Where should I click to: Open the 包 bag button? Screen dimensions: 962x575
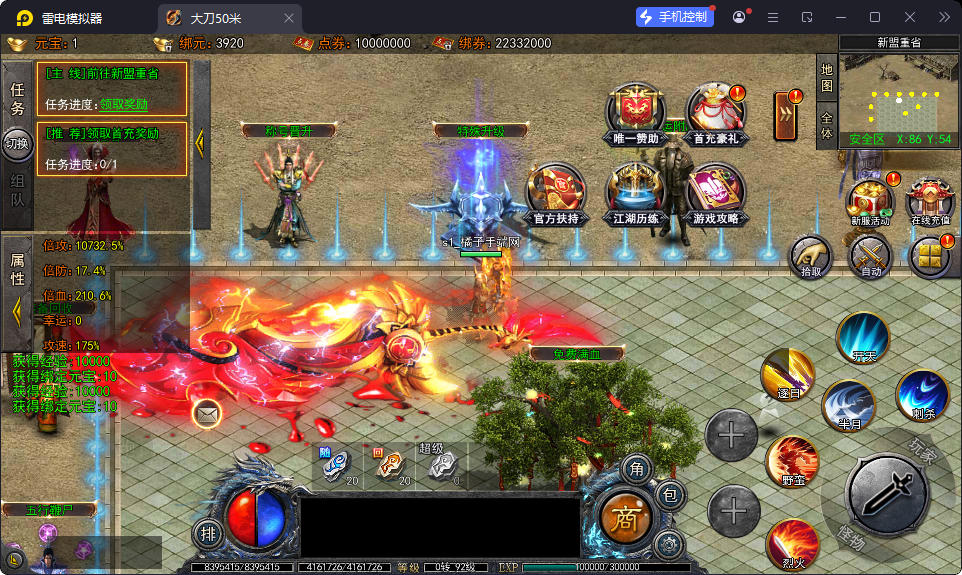coord(670,494)
